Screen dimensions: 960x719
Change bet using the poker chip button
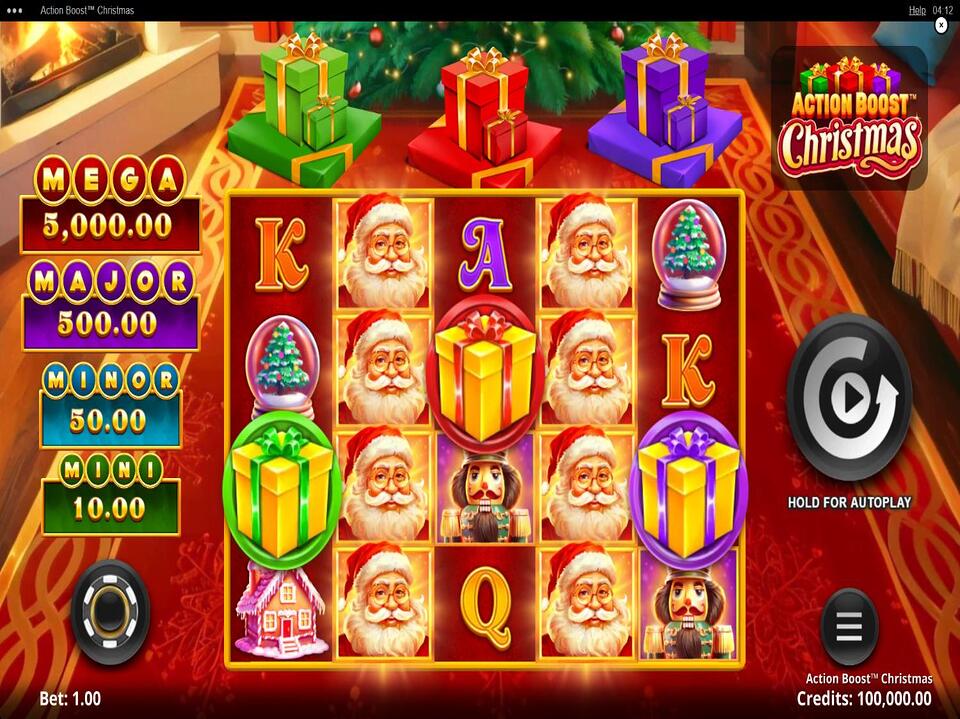click(110, 612)
